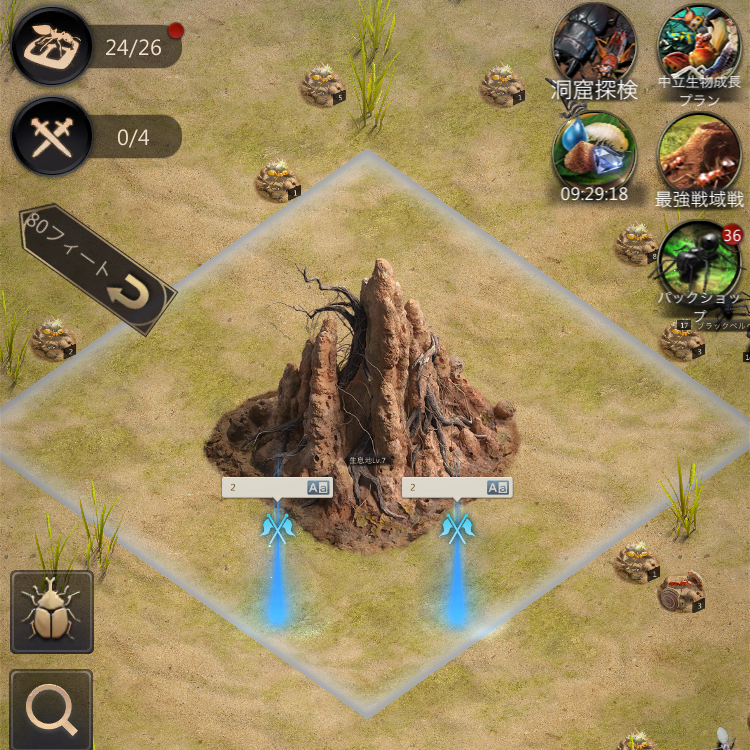Screen dimensions: 750x750
Task: Tap the crossed swords march queue icon
Action: (52, 137)
